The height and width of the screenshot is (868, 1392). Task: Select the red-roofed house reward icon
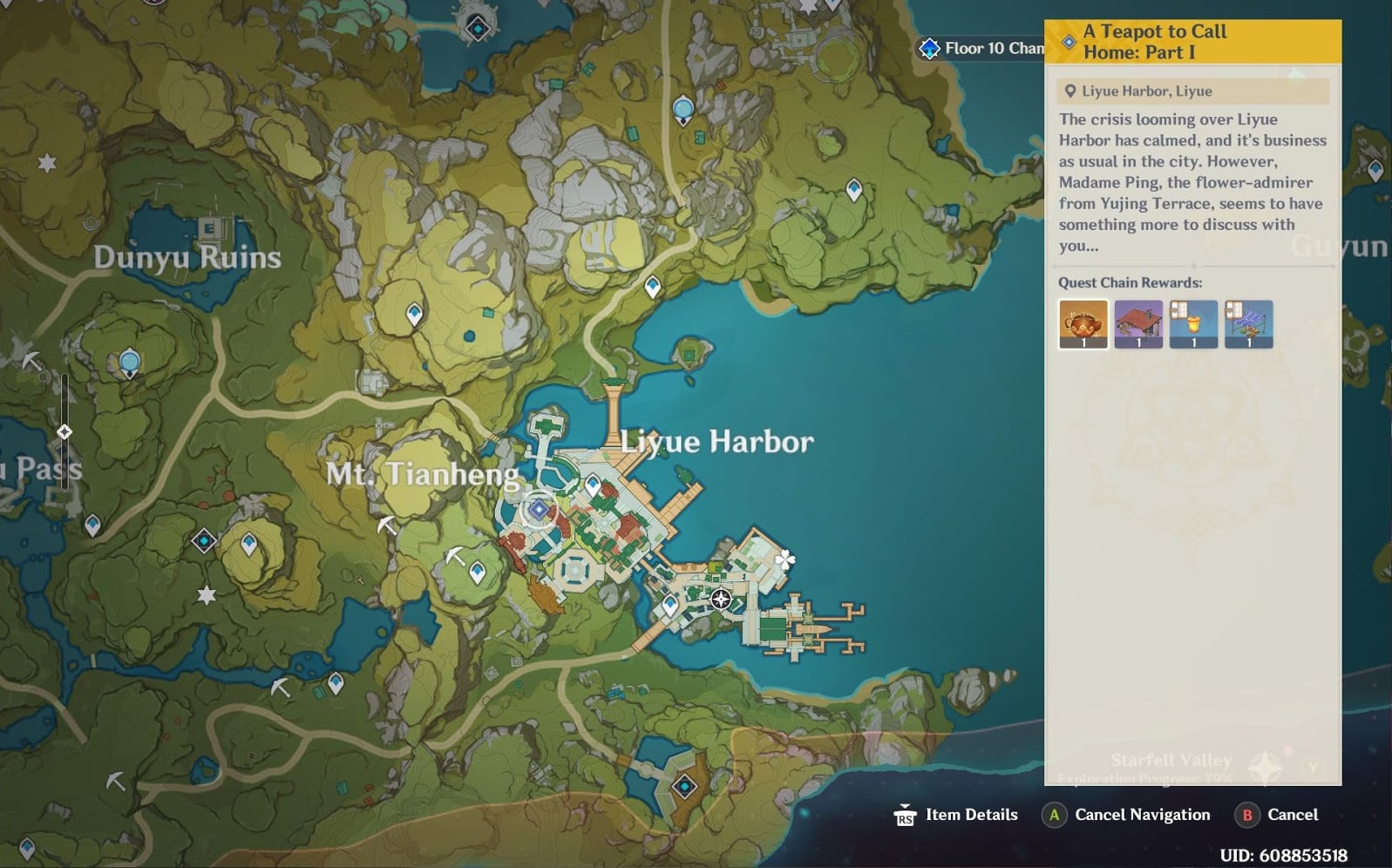[x=1138, y=324]
